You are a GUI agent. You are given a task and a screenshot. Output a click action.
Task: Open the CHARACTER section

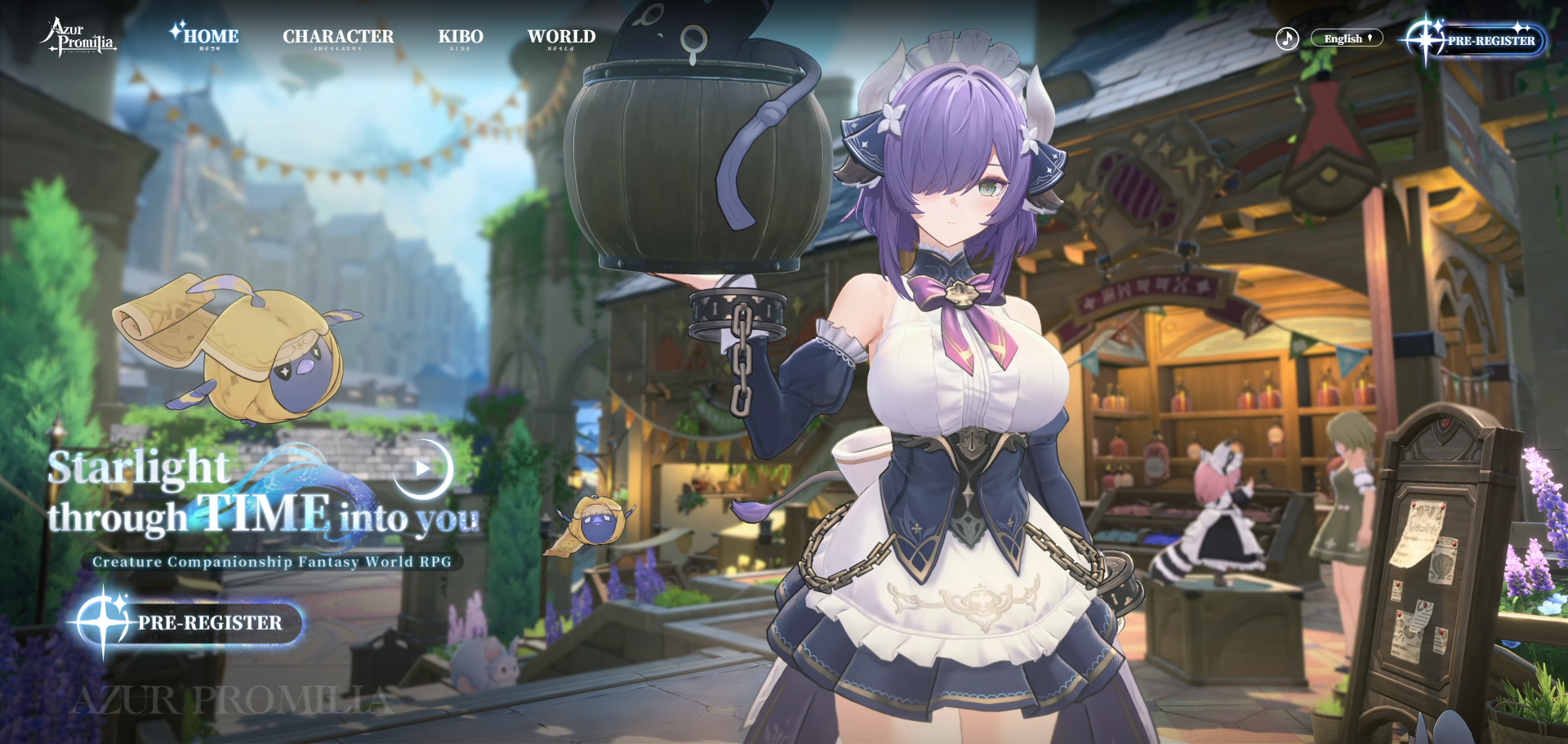click(x=338, y=37)
